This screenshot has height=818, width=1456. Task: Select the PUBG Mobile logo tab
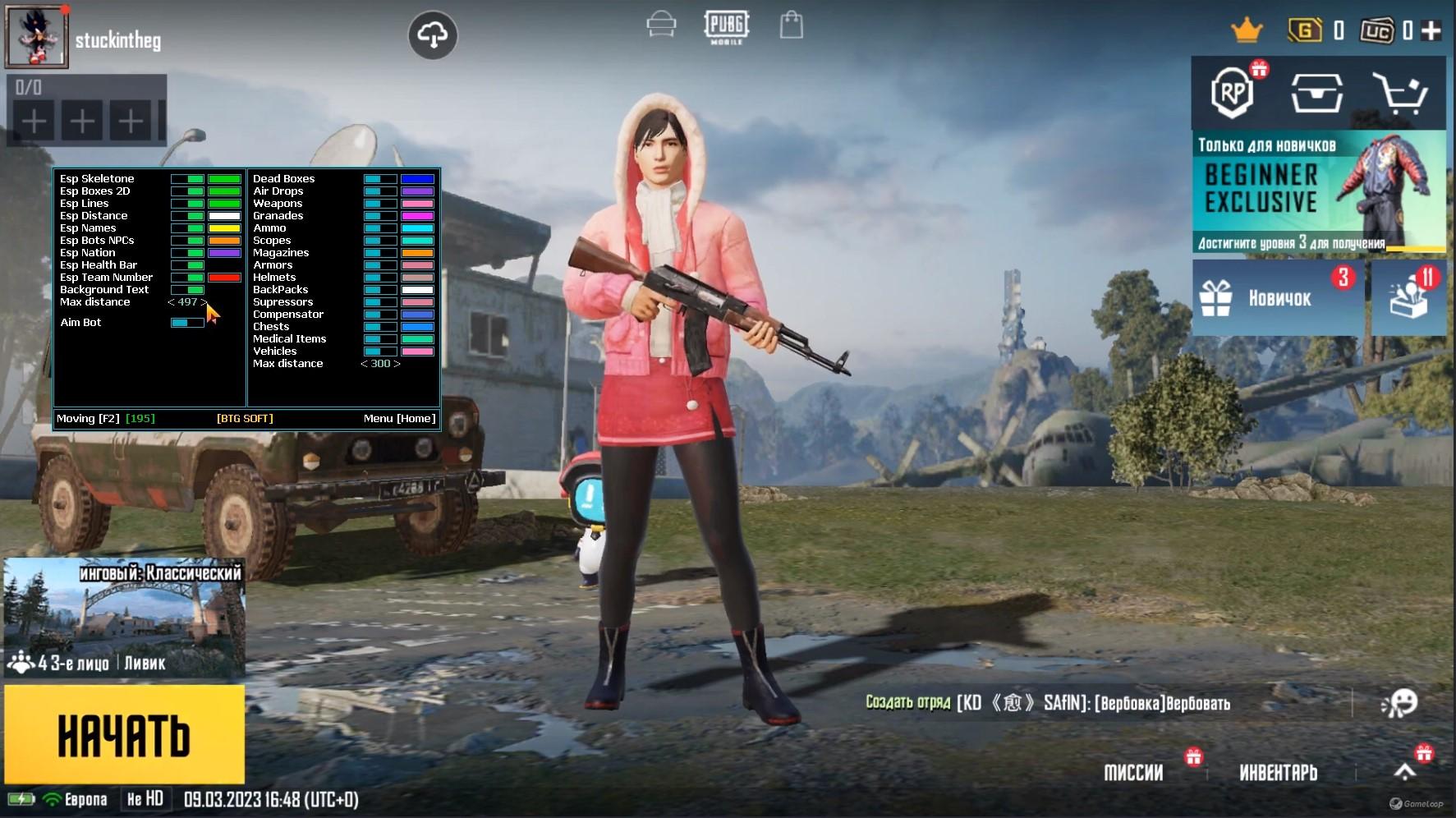pyautogui.click(x=726, y=26)
